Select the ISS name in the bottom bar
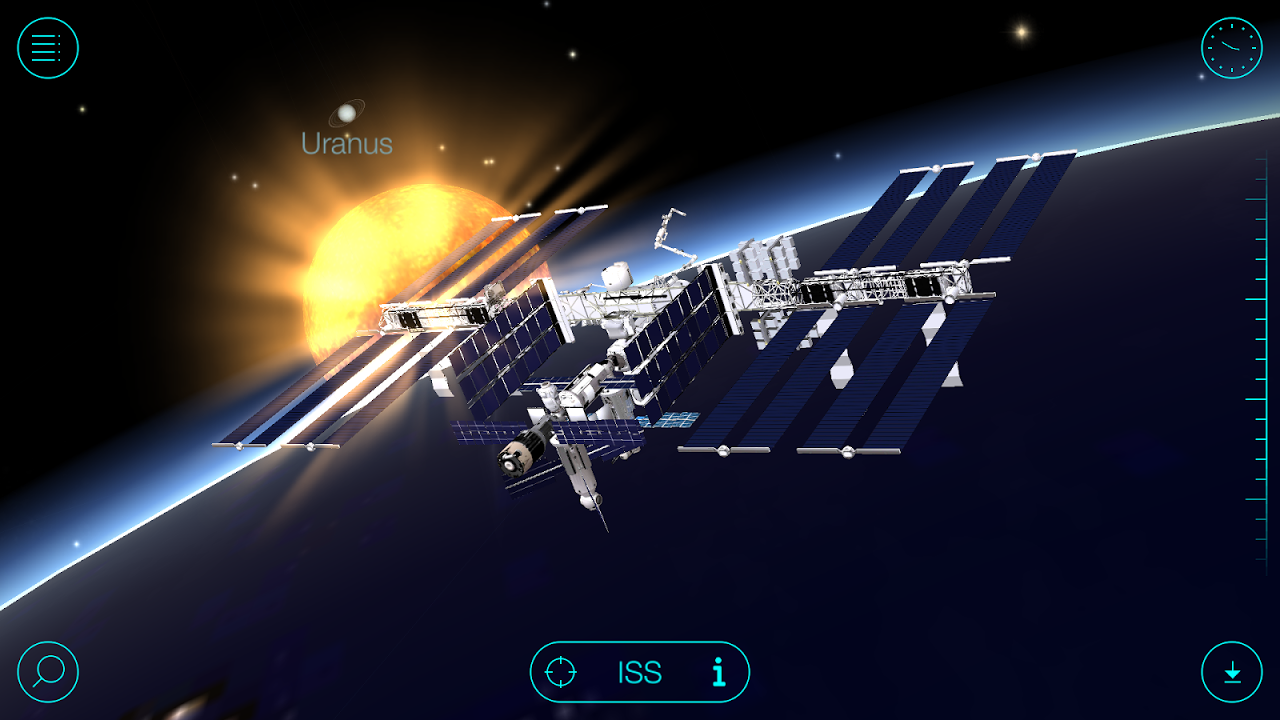Viewport: 1280px width, 720px height. pyautogui.click(x=640, y=673)
